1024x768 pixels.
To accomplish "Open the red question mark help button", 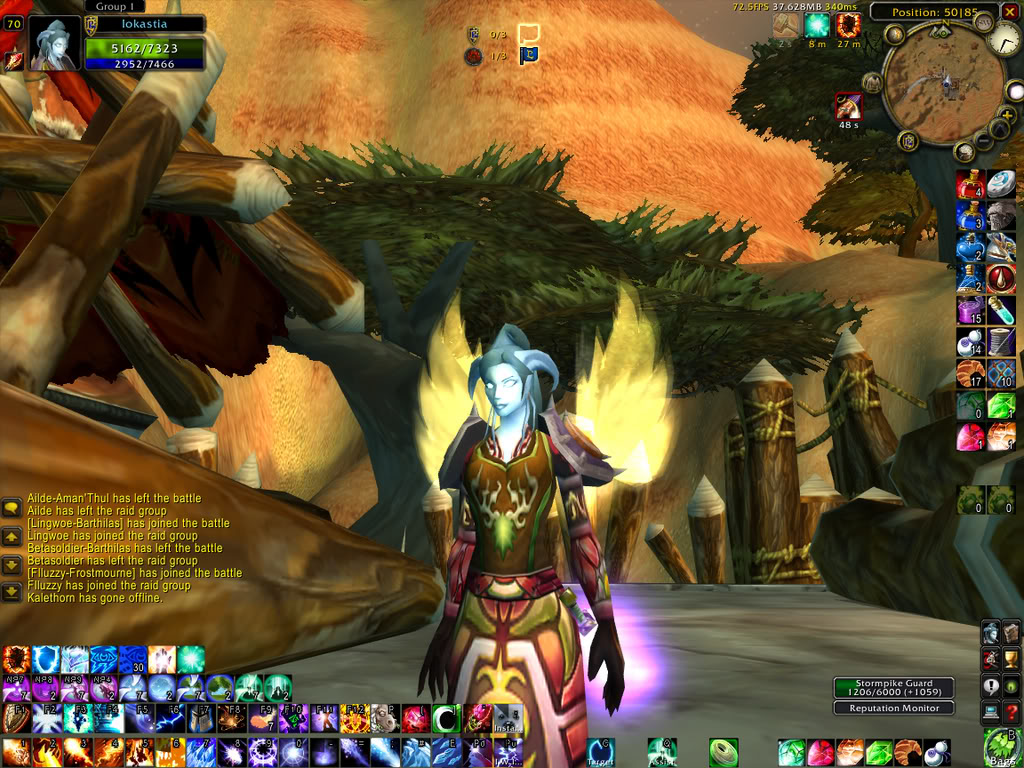I will pyautogui.click(x=1011, y=711).
